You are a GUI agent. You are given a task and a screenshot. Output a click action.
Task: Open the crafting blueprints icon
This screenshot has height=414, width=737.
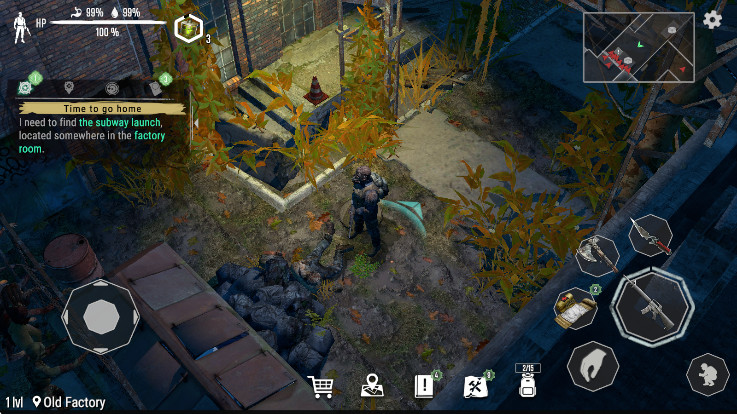click(x=476, y=386)
